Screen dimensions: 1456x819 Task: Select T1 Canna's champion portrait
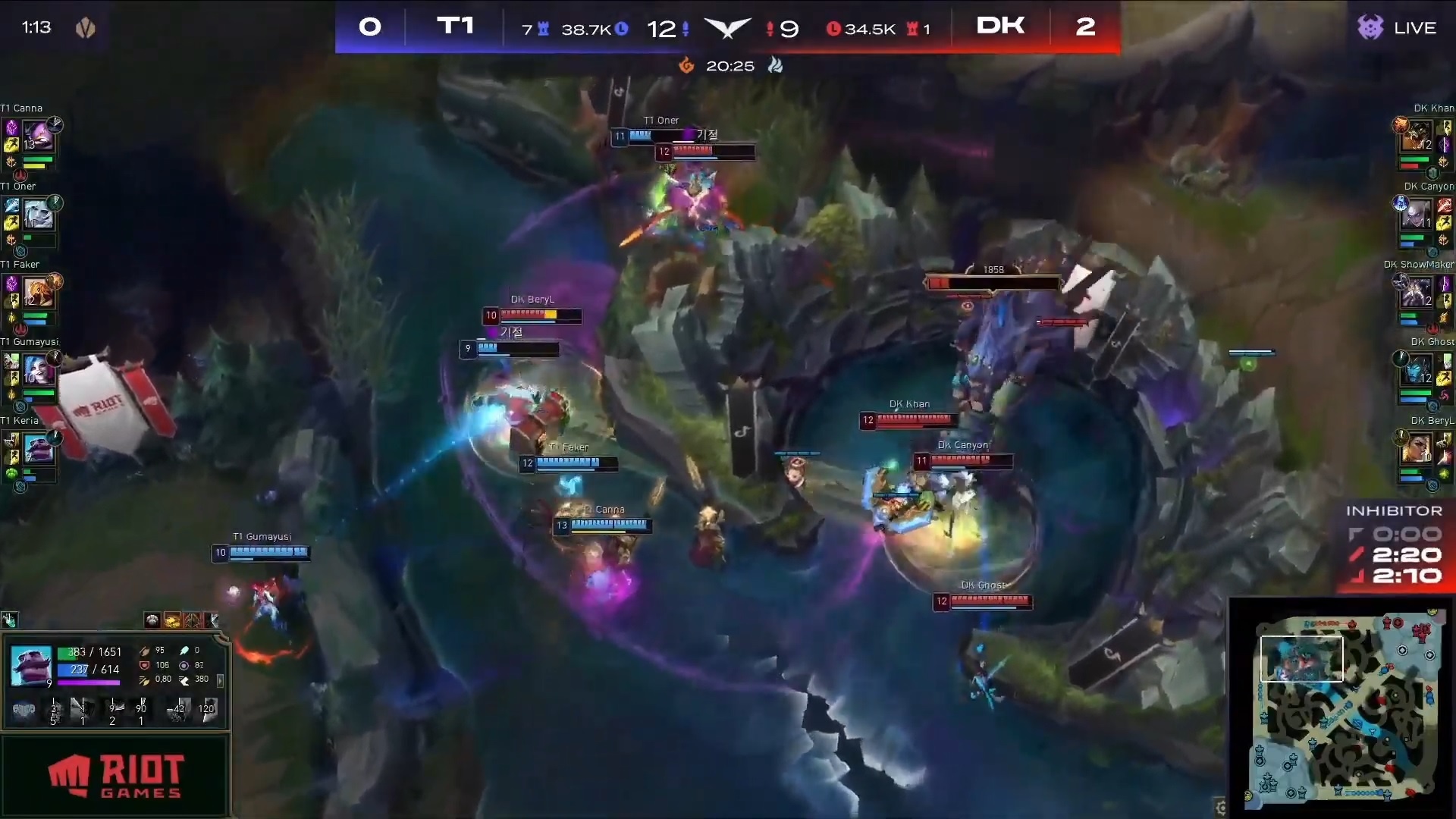37,136
